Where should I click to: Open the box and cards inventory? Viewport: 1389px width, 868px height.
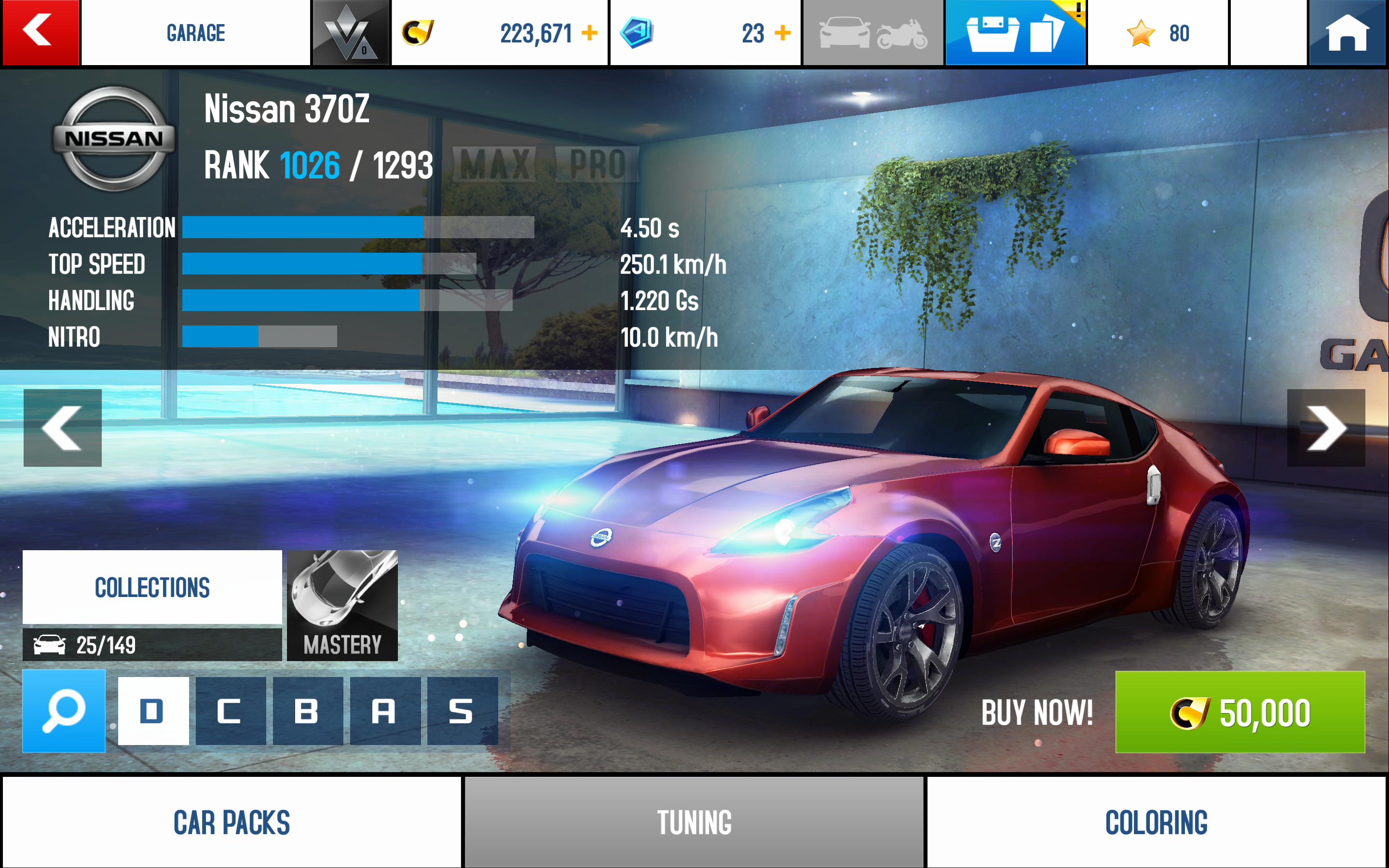pos(1015,33)
